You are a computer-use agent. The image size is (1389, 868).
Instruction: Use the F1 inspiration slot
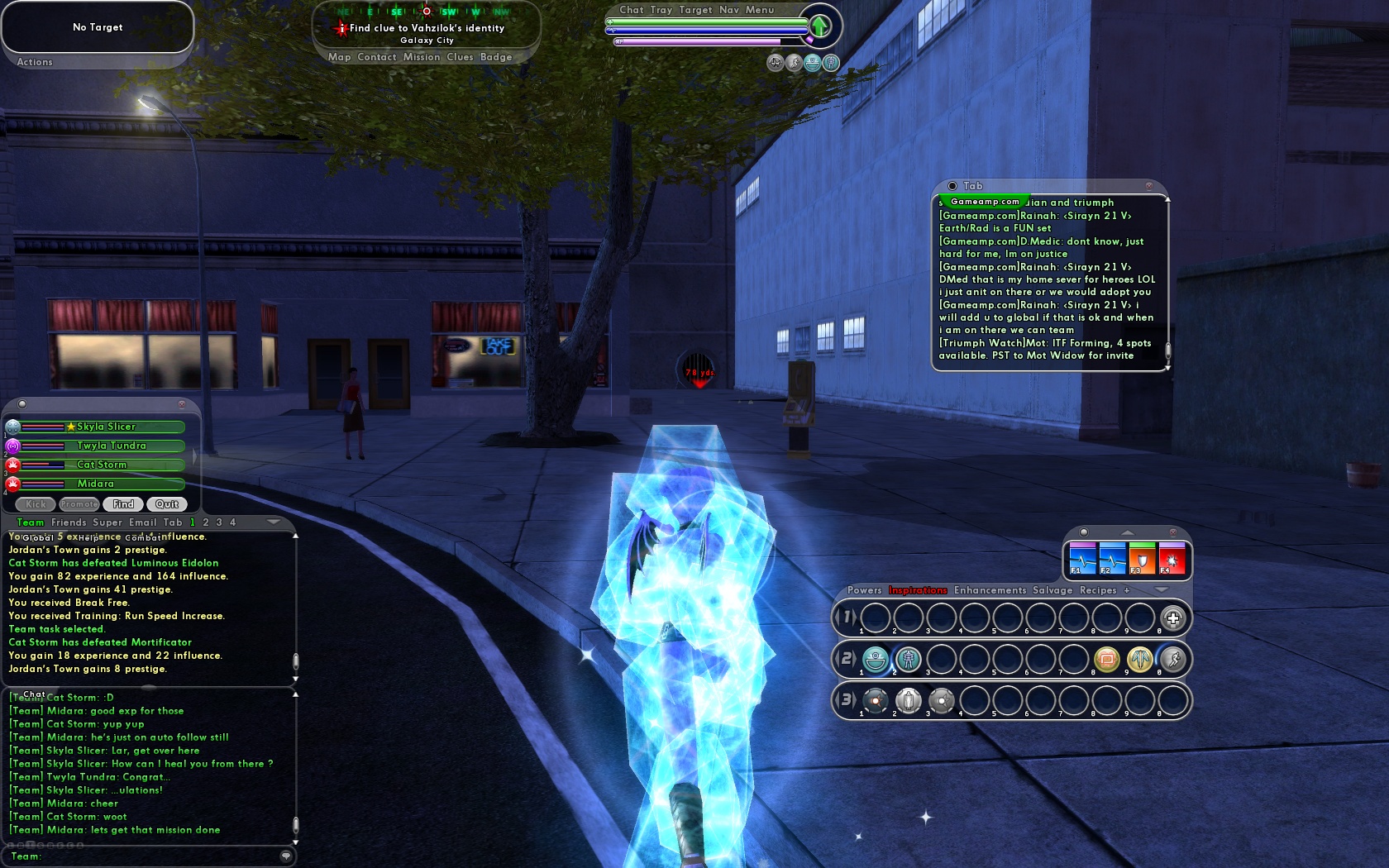point(1082,559)
